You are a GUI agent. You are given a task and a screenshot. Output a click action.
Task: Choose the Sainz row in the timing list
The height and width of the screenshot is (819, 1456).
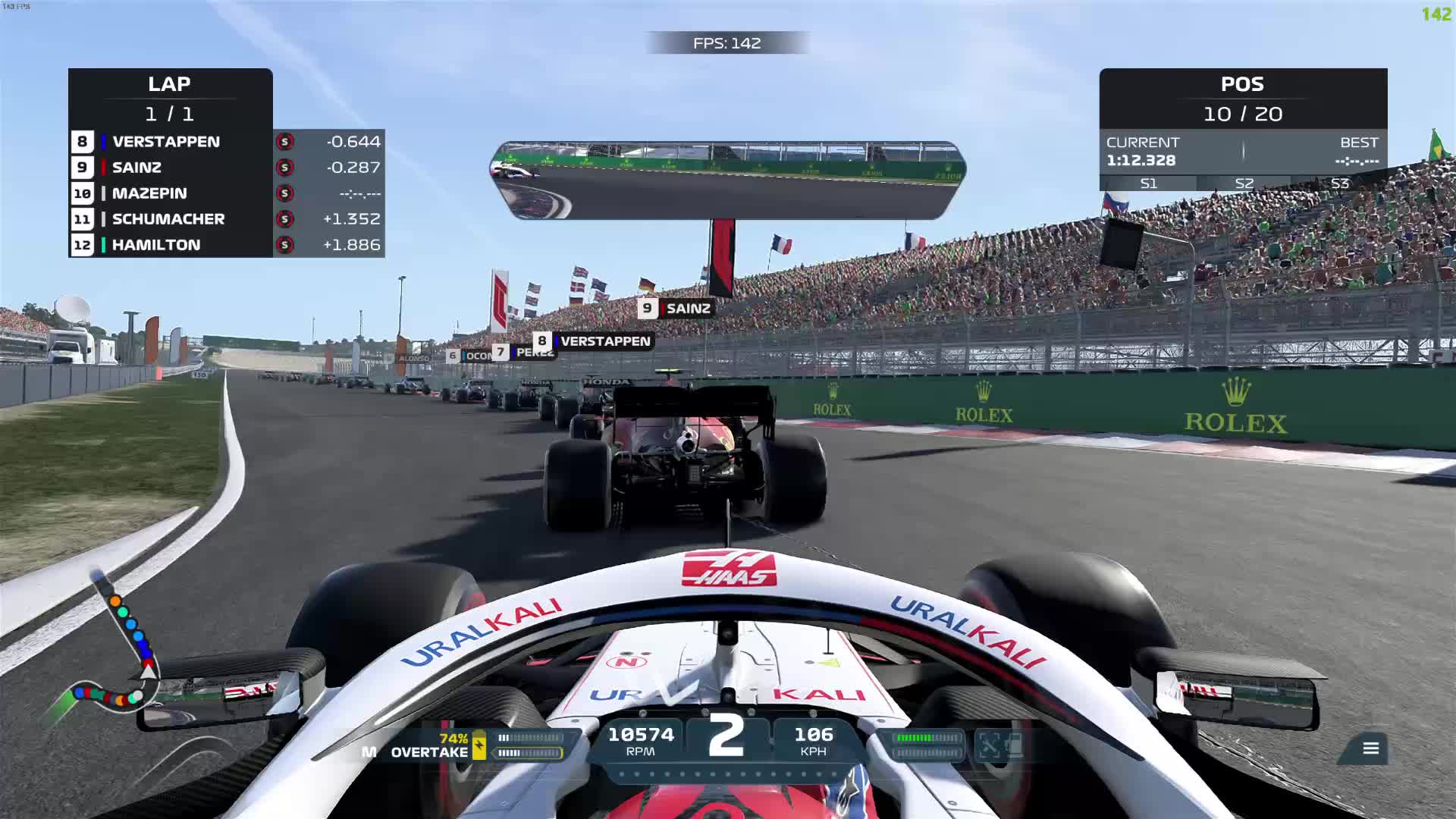pos(226,168)
